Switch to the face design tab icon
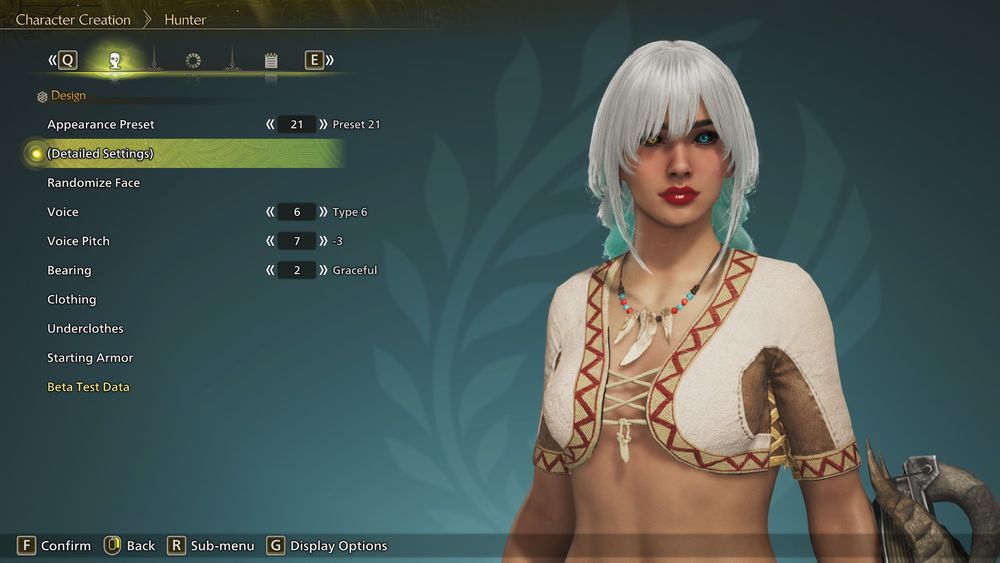 pos(115,61)
